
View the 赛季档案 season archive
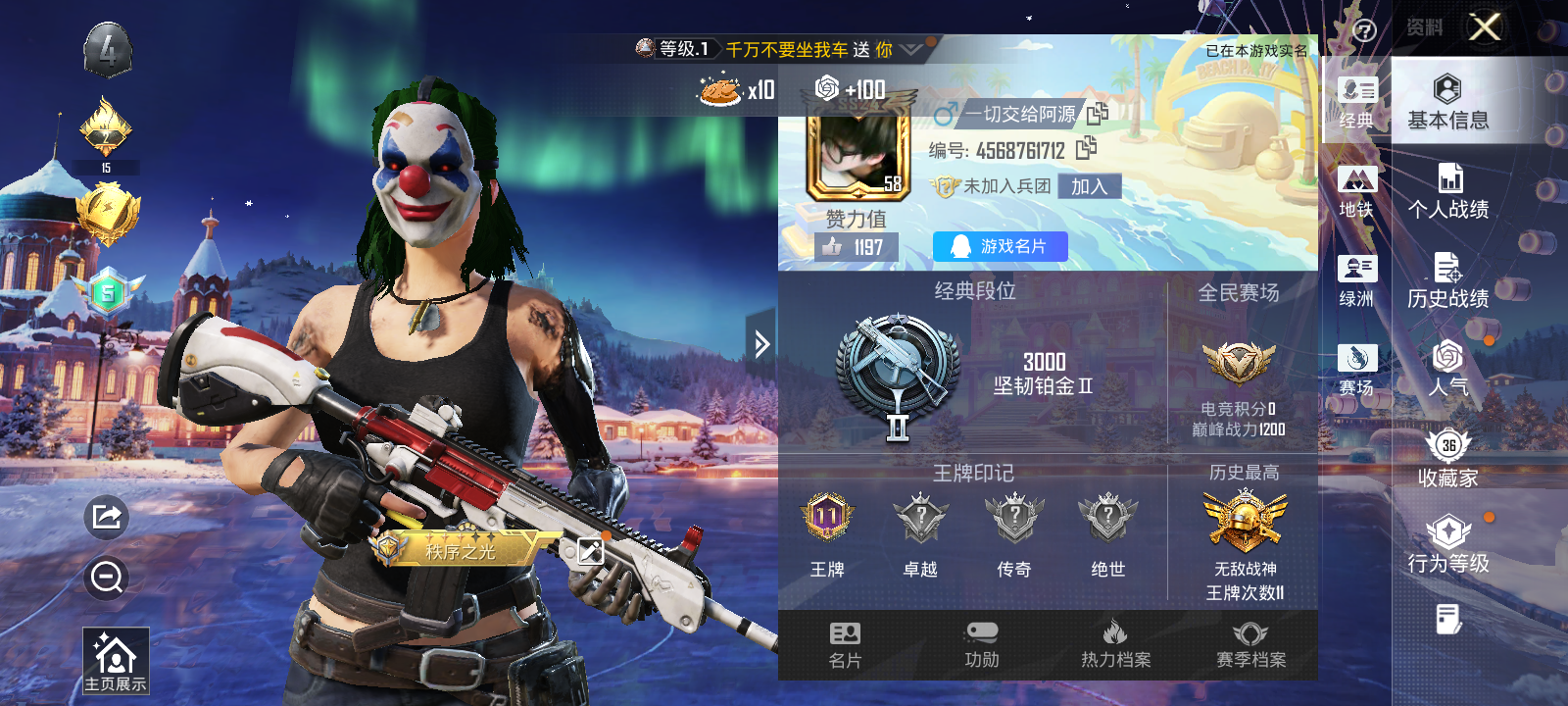1250,645
